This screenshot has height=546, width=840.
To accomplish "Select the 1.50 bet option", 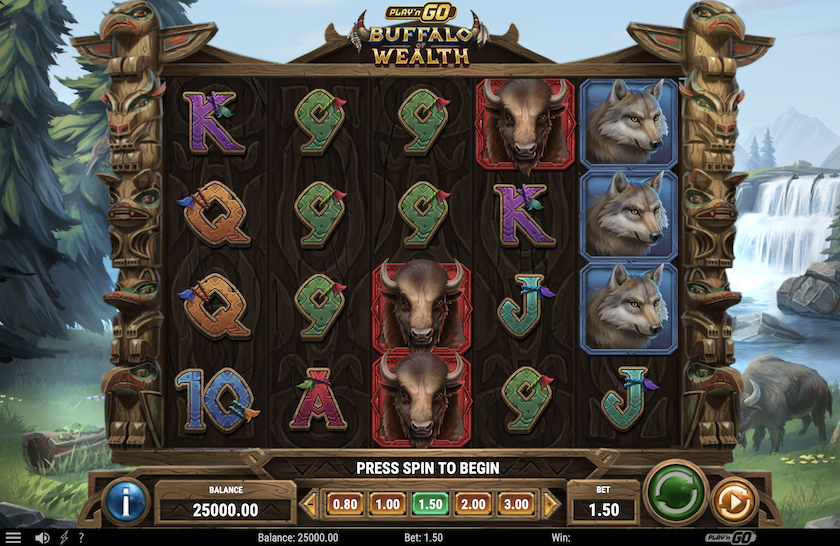I will (x=430, y=504).
